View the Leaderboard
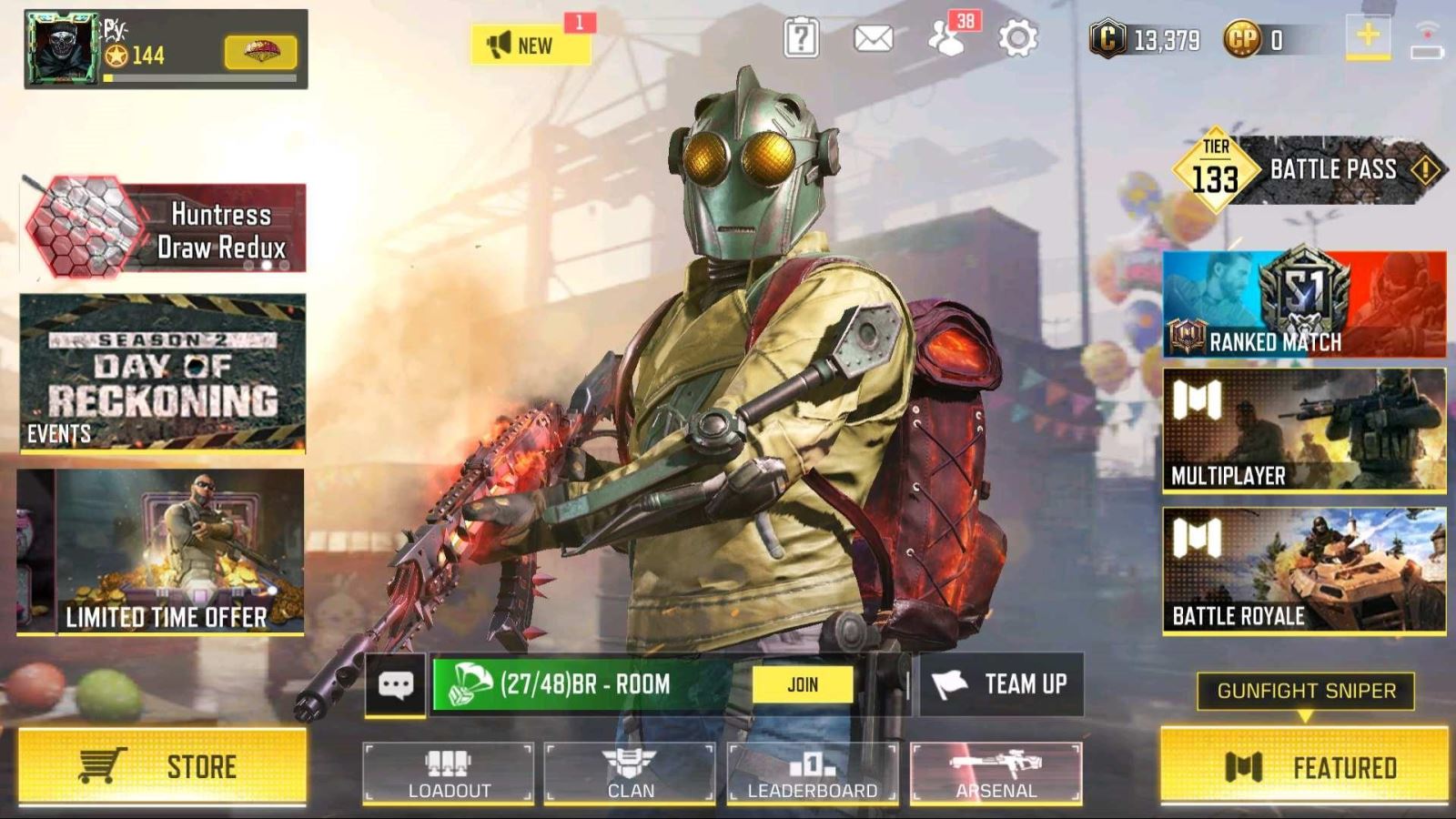 click(x=812, y=773)
